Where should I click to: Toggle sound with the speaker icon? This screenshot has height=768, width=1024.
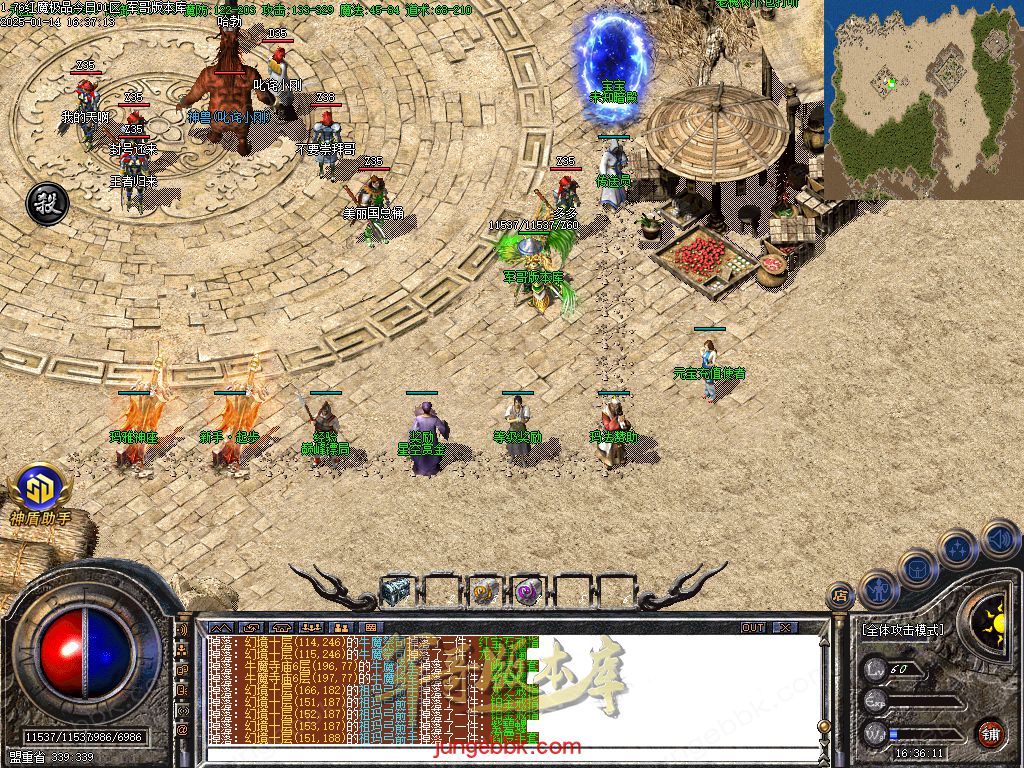[998, 538]
